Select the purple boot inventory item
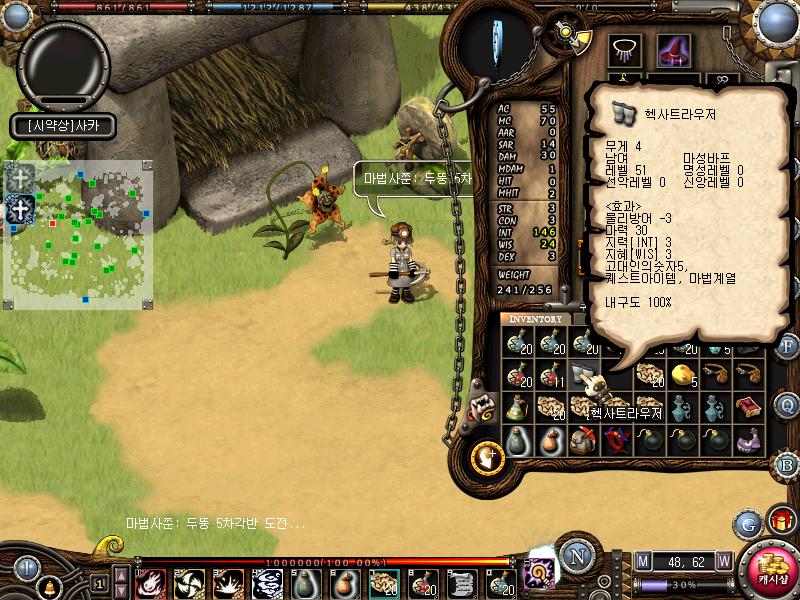 (748, 440)
